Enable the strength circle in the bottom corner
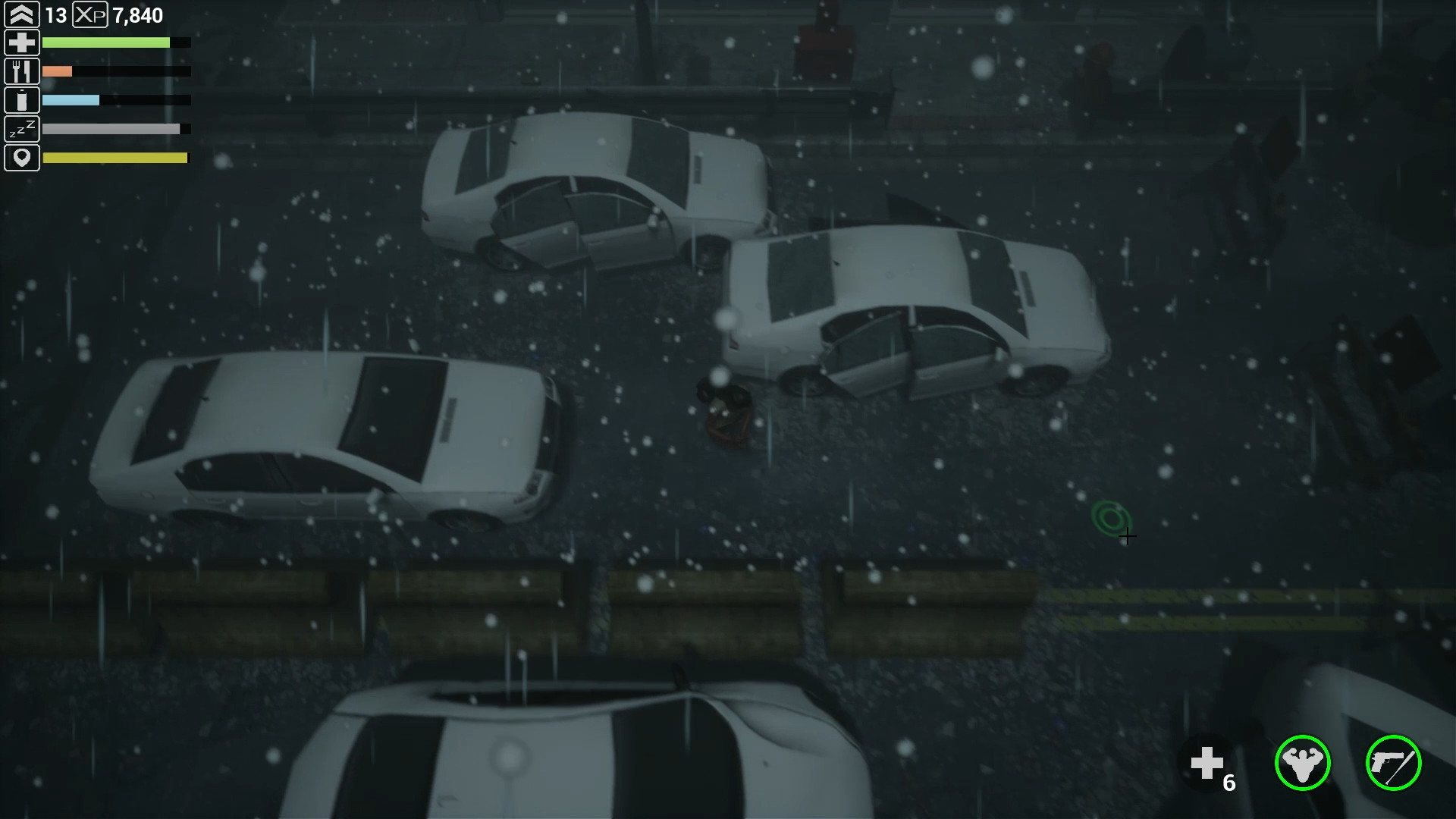1456x819 pixels. pyautogui.click(x=1302, y=764)
